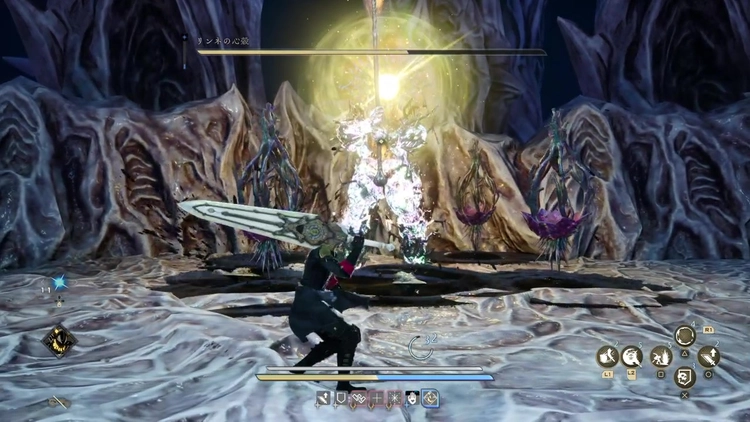Inspect the shield buff status icon
Screen dimensions: 750x422
pos(341,398)
